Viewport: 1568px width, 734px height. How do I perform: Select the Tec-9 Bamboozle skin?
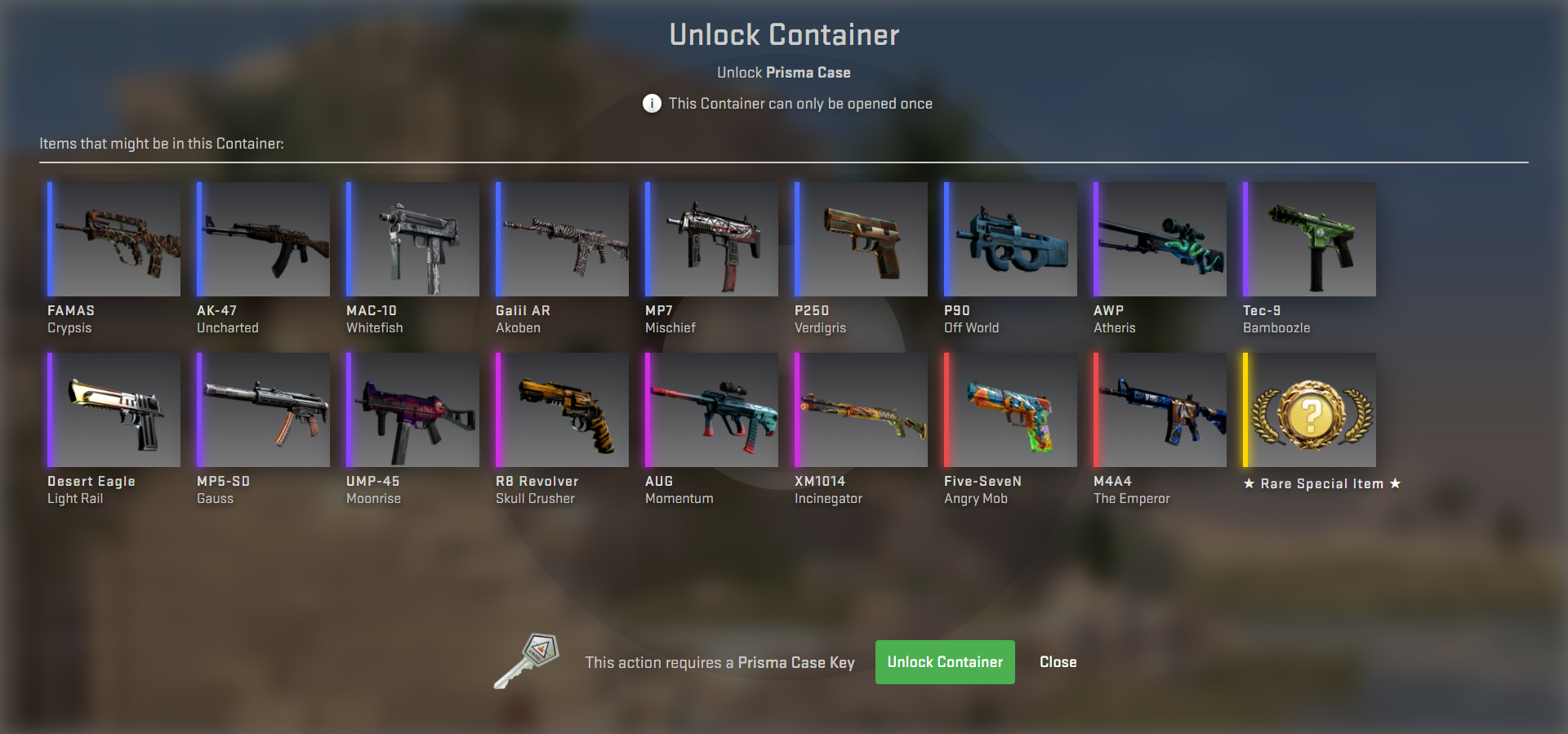1307,238
